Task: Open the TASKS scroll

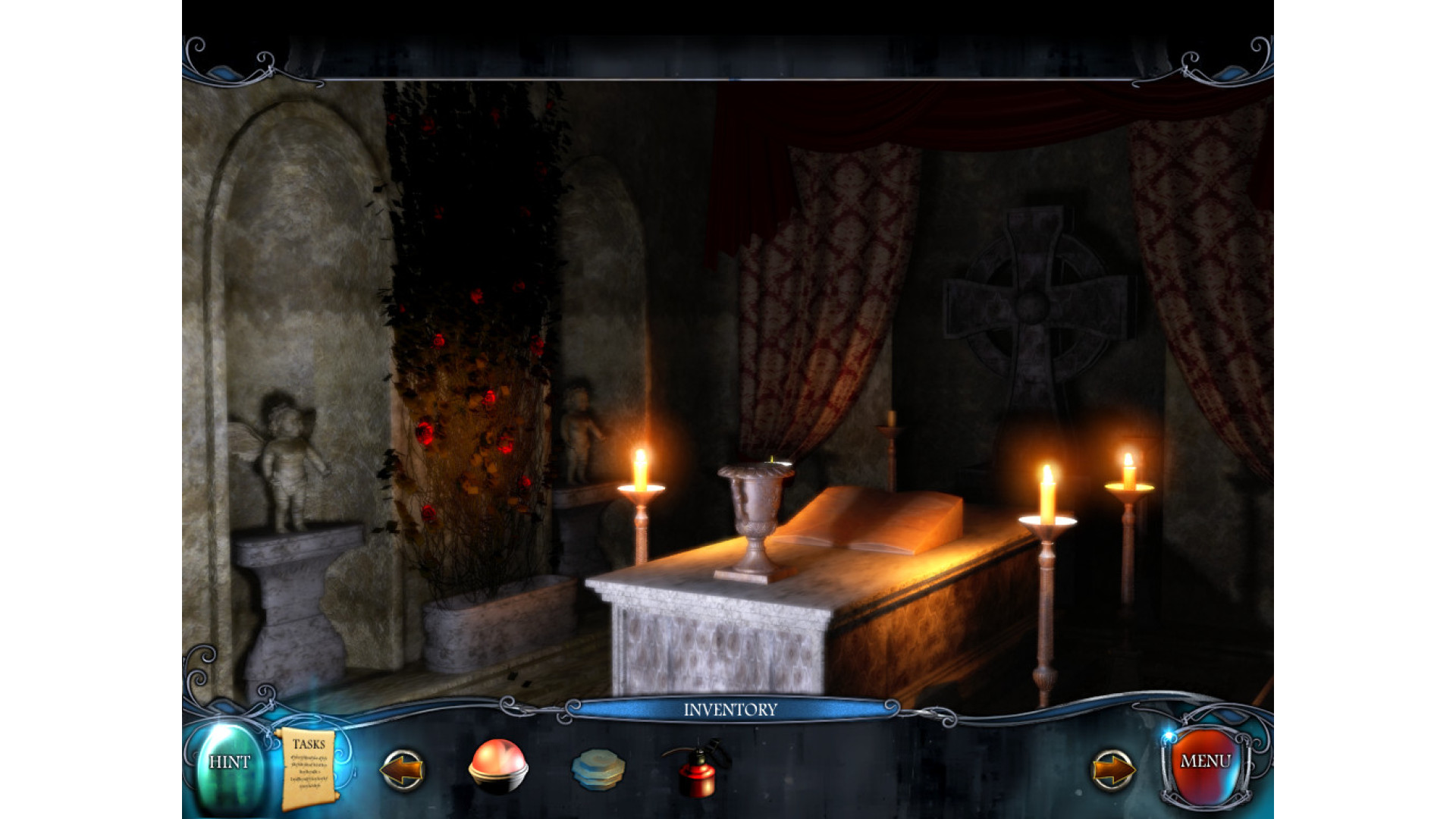Action: 308,767
